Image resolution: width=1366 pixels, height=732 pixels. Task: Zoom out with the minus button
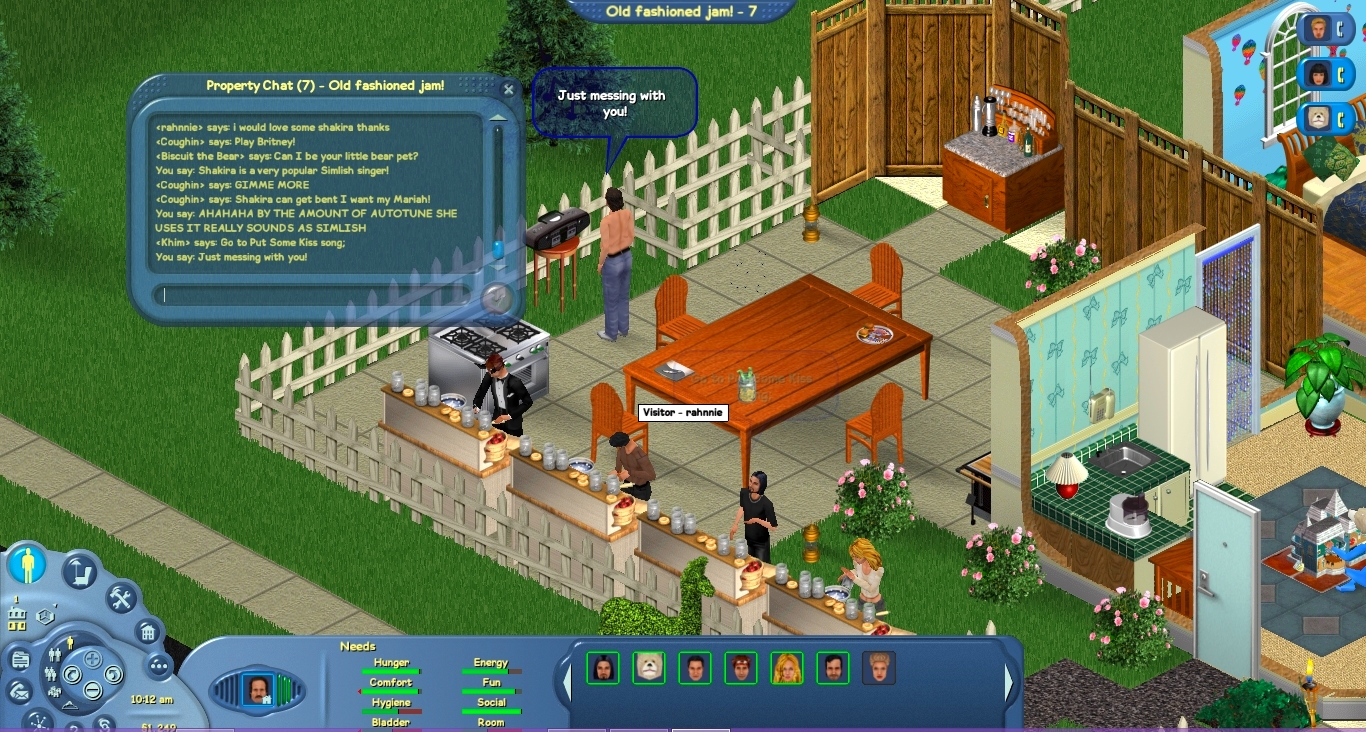pos(92,689)
